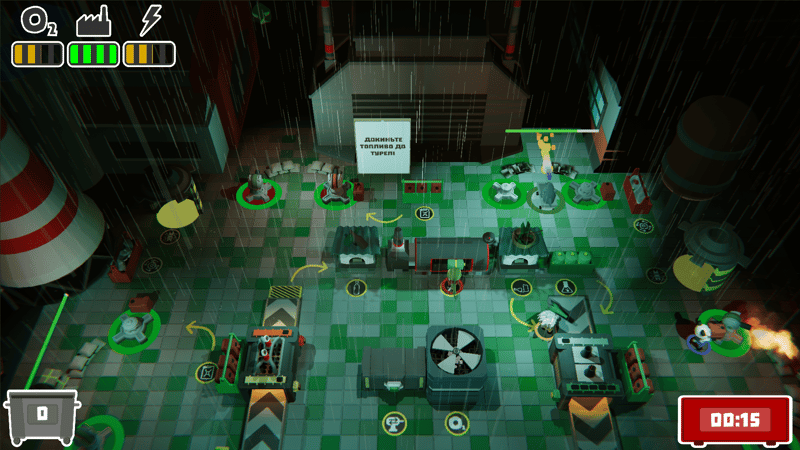The image size is (800, 450).
Task: Click the O2 oxygen status icon
Action: pos(37,21)
